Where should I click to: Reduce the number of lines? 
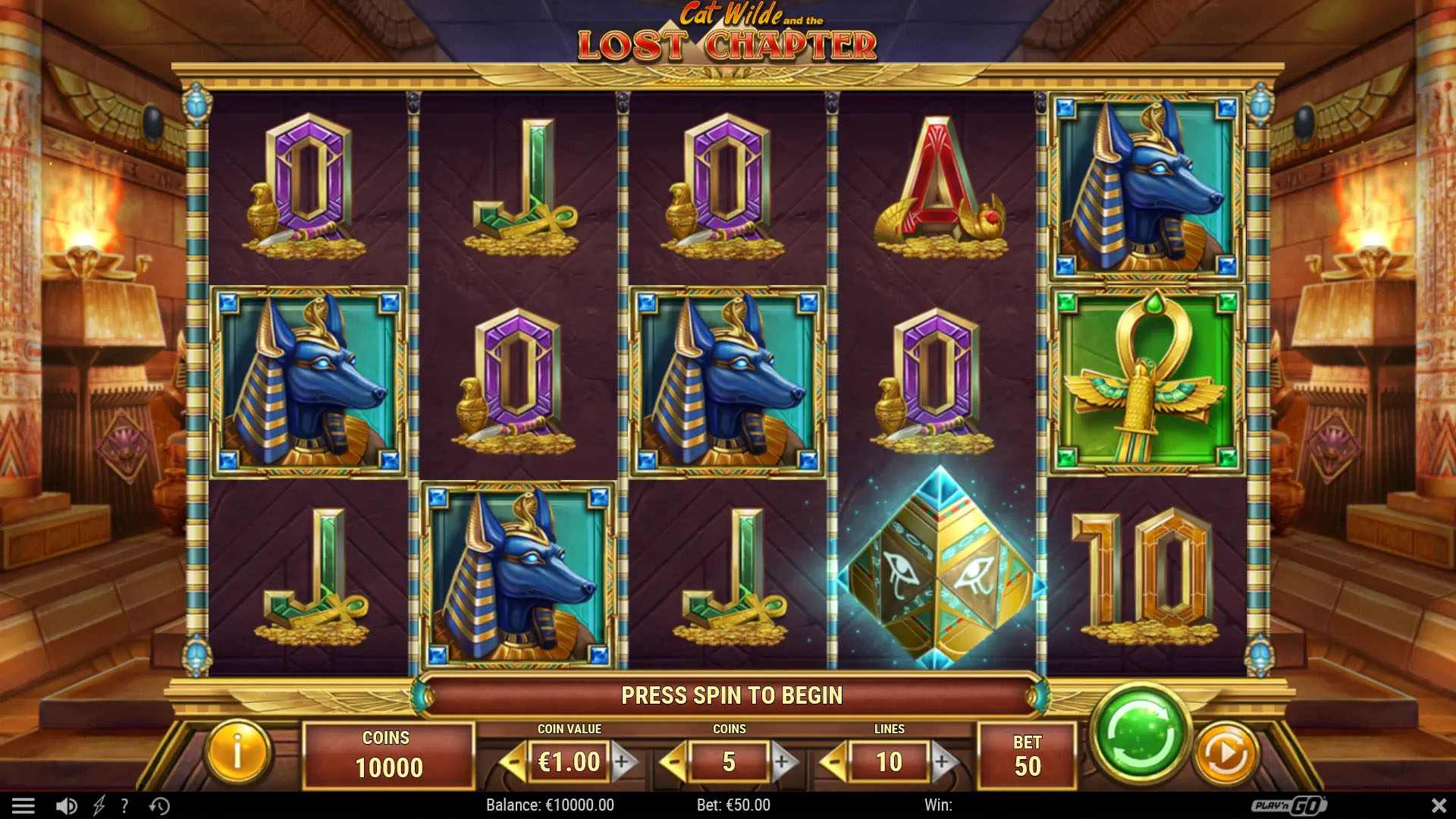coord(835,761)
